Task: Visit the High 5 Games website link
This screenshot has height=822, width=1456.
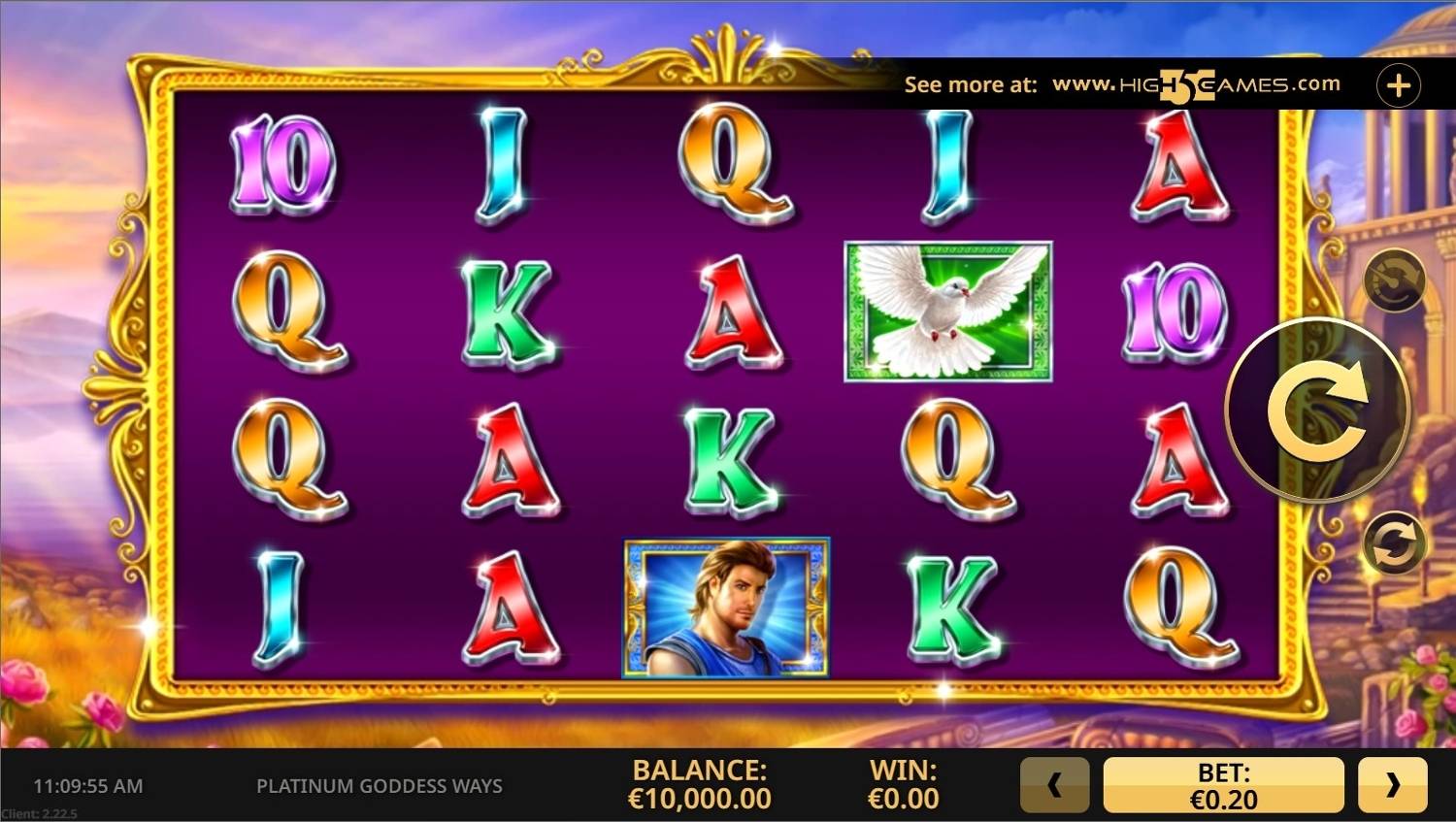Action: 1196,85
